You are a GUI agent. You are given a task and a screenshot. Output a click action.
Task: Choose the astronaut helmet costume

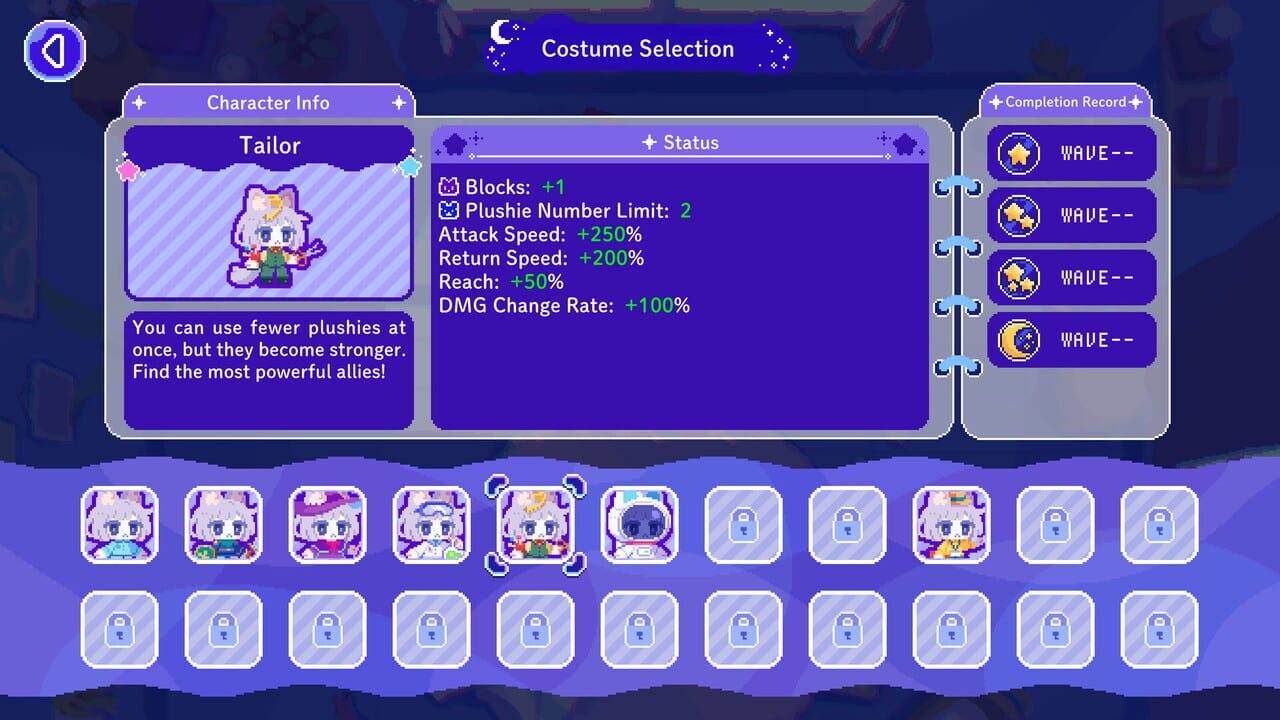click(640, 525)
